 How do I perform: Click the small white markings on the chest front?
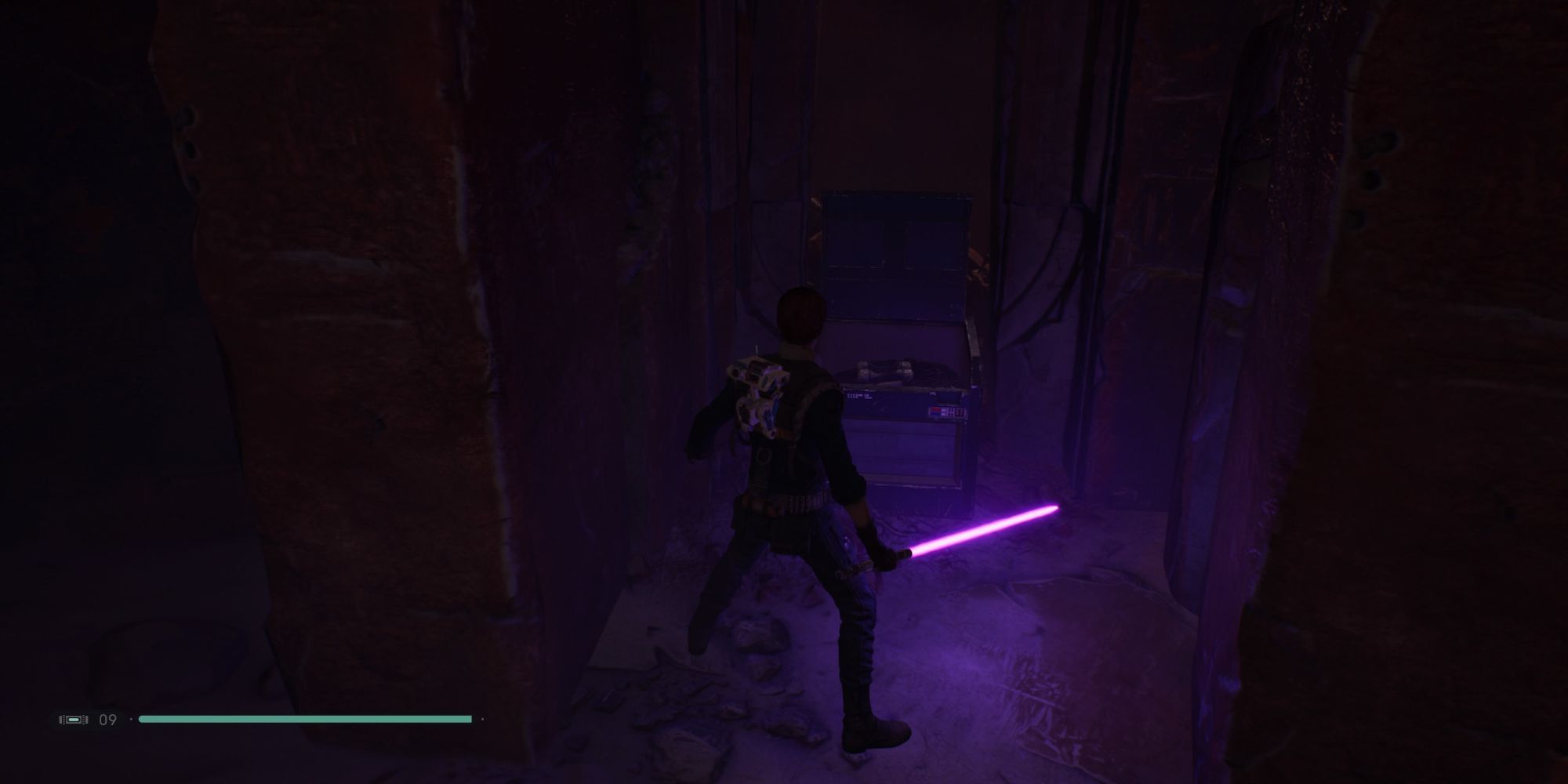tap(858, 396)
